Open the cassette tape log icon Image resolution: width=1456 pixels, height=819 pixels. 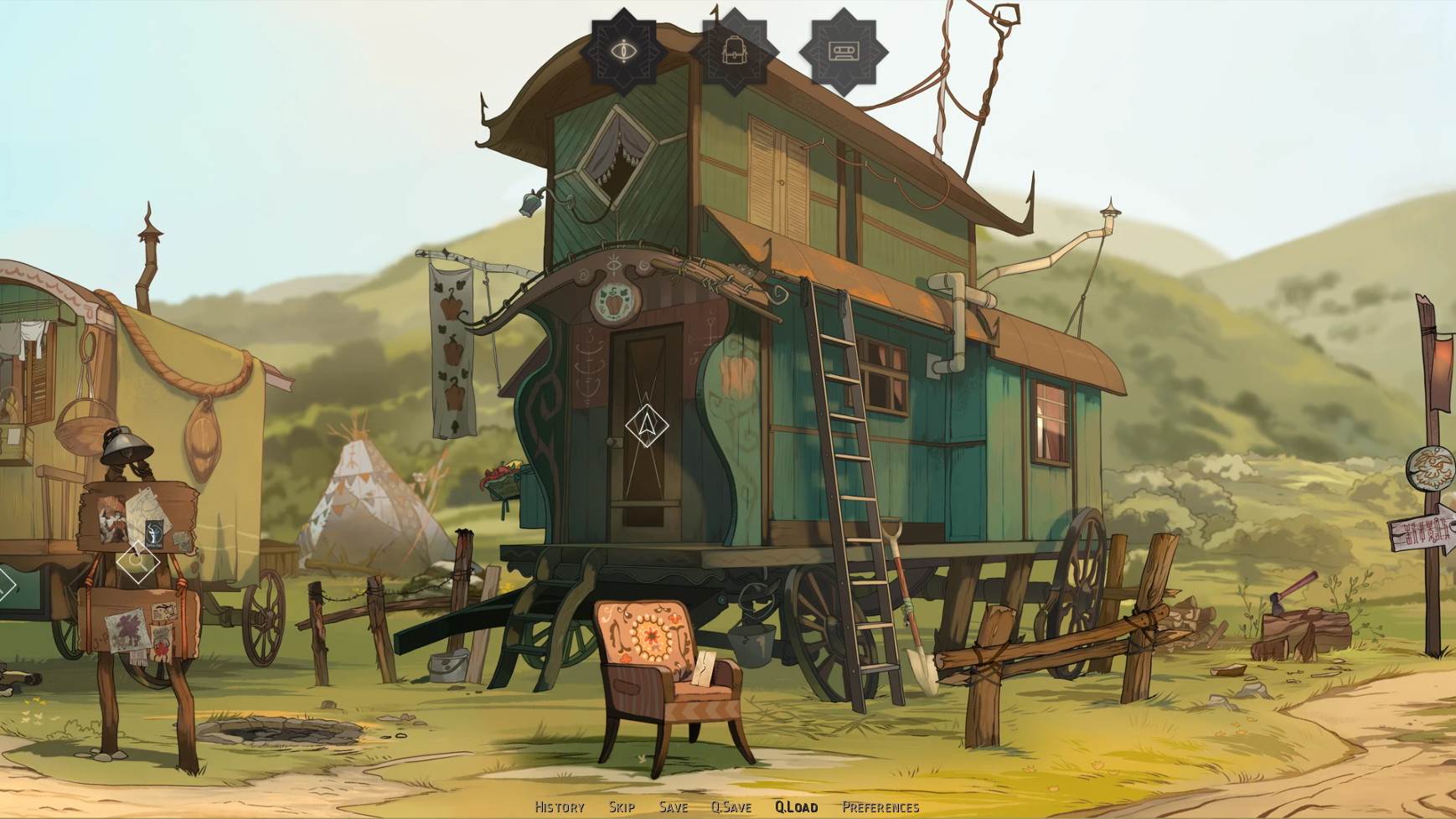click(x=844, y=50)
